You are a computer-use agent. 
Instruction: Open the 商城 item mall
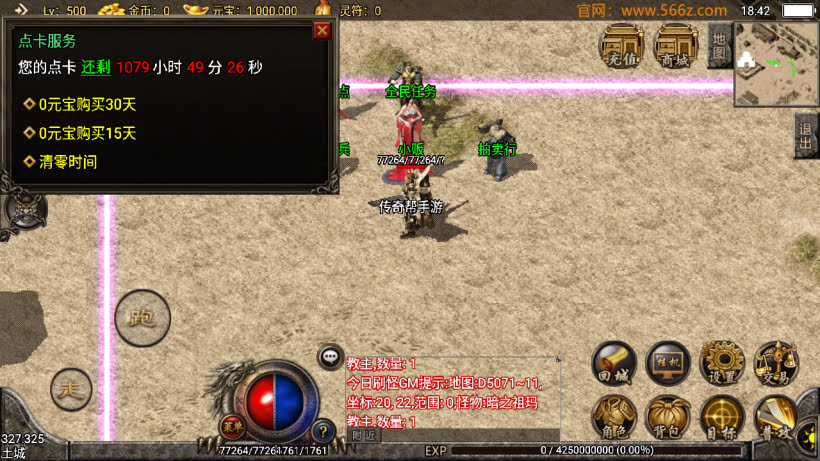pyautogui.click(x=675, y=46)
